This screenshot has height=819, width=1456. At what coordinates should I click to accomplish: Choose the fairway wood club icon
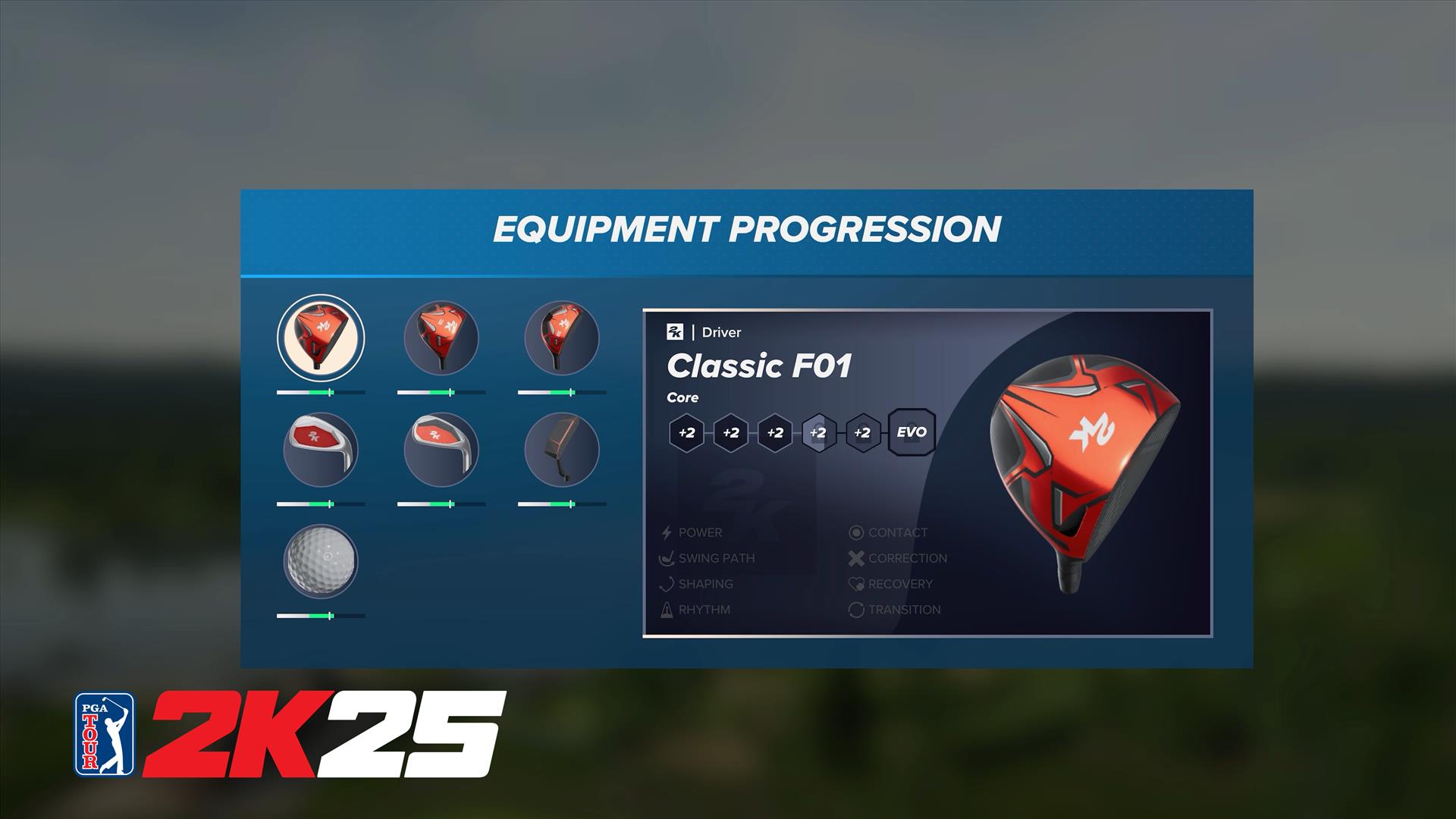point(441,337)
